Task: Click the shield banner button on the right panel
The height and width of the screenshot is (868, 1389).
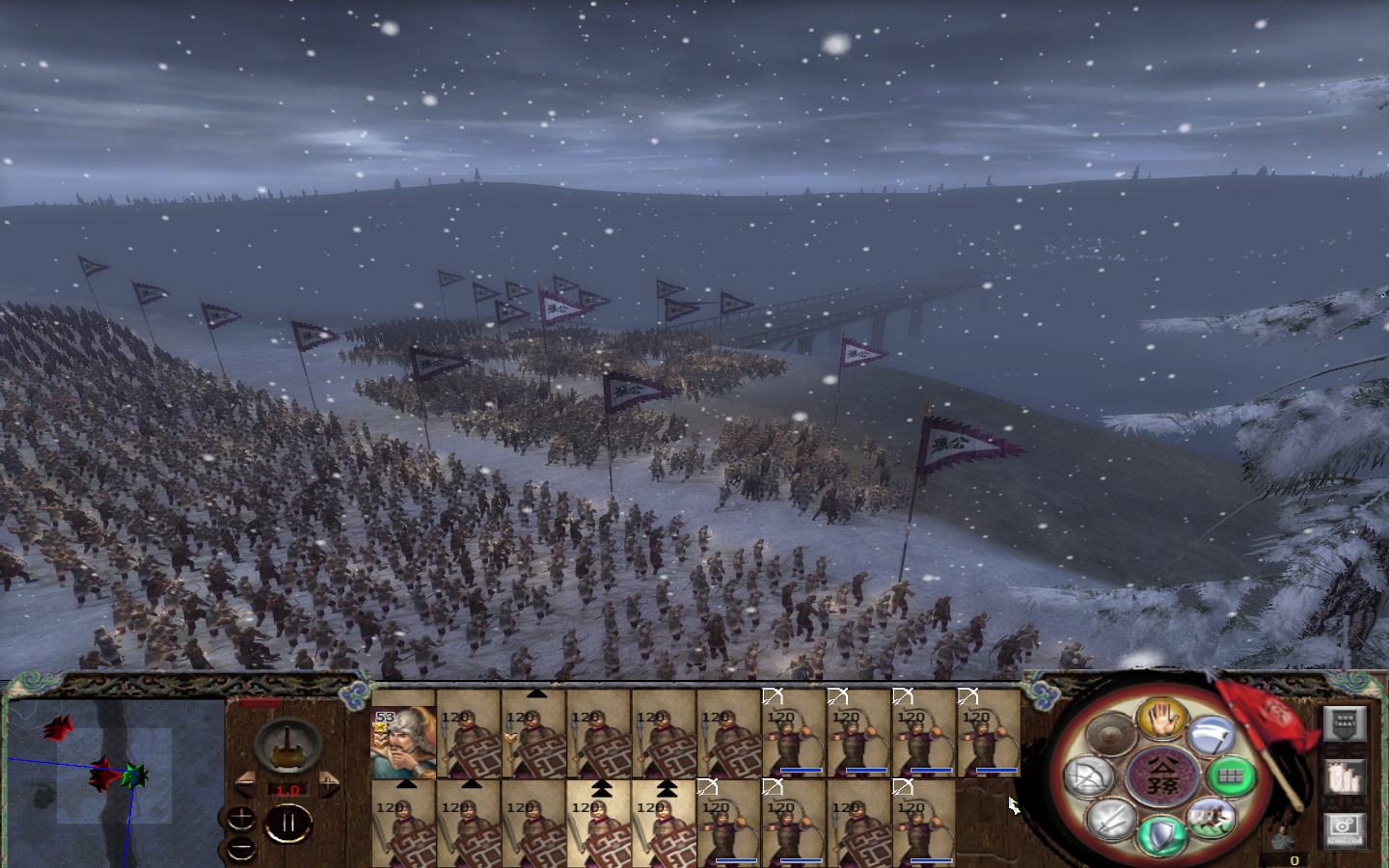Action: click(x=1345, y=723)
